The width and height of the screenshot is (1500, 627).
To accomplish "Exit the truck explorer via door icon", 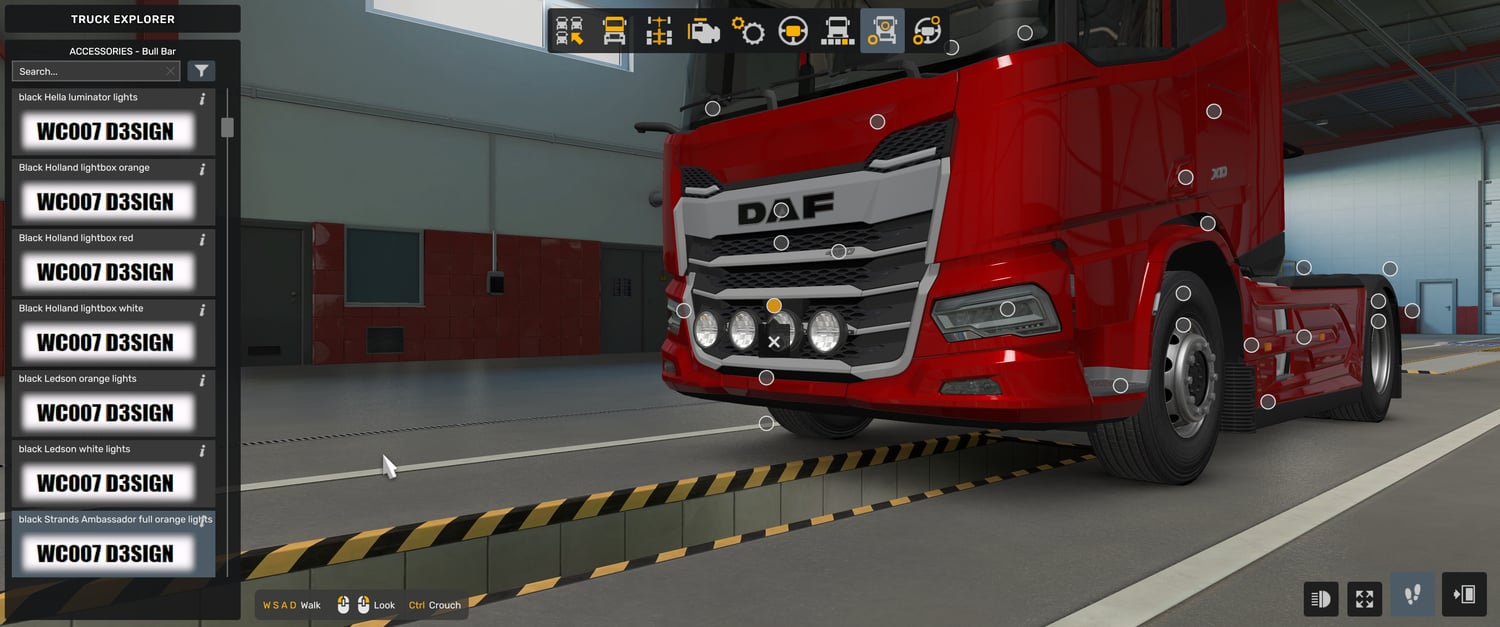I will (x=1463, y=596).
